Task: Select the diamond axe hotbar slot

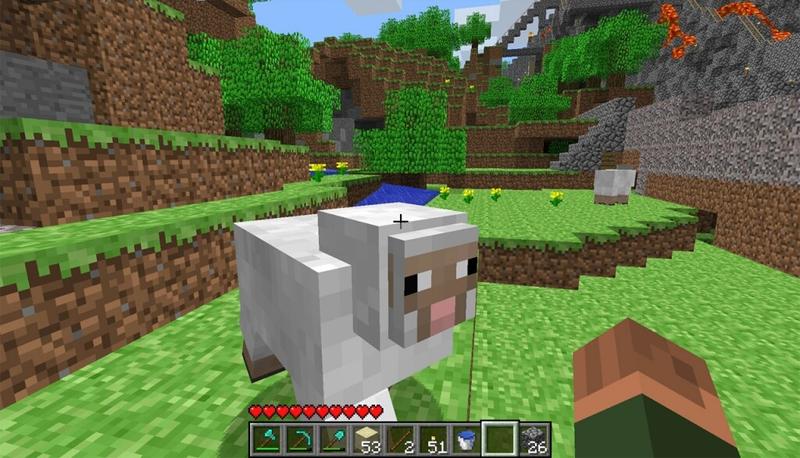Action: (x=267, y=438)
